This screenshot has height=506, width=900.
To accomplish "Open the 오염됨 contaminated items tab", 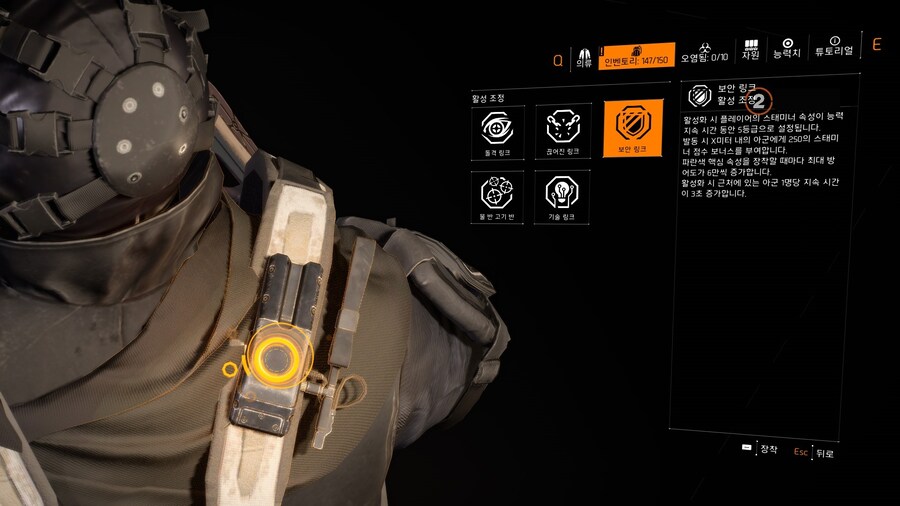I will tap(703, 56).
